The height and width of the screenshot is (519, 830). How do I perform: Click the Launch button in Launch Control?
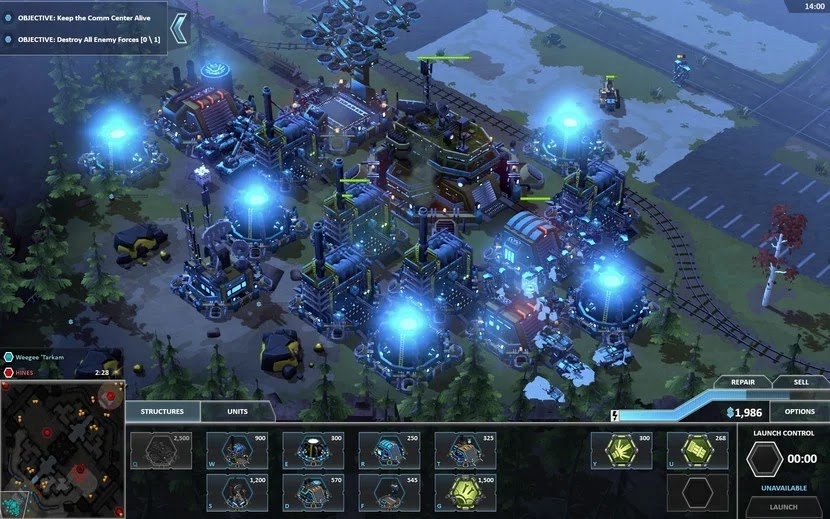pyautogui.click(x=783, y=506)
